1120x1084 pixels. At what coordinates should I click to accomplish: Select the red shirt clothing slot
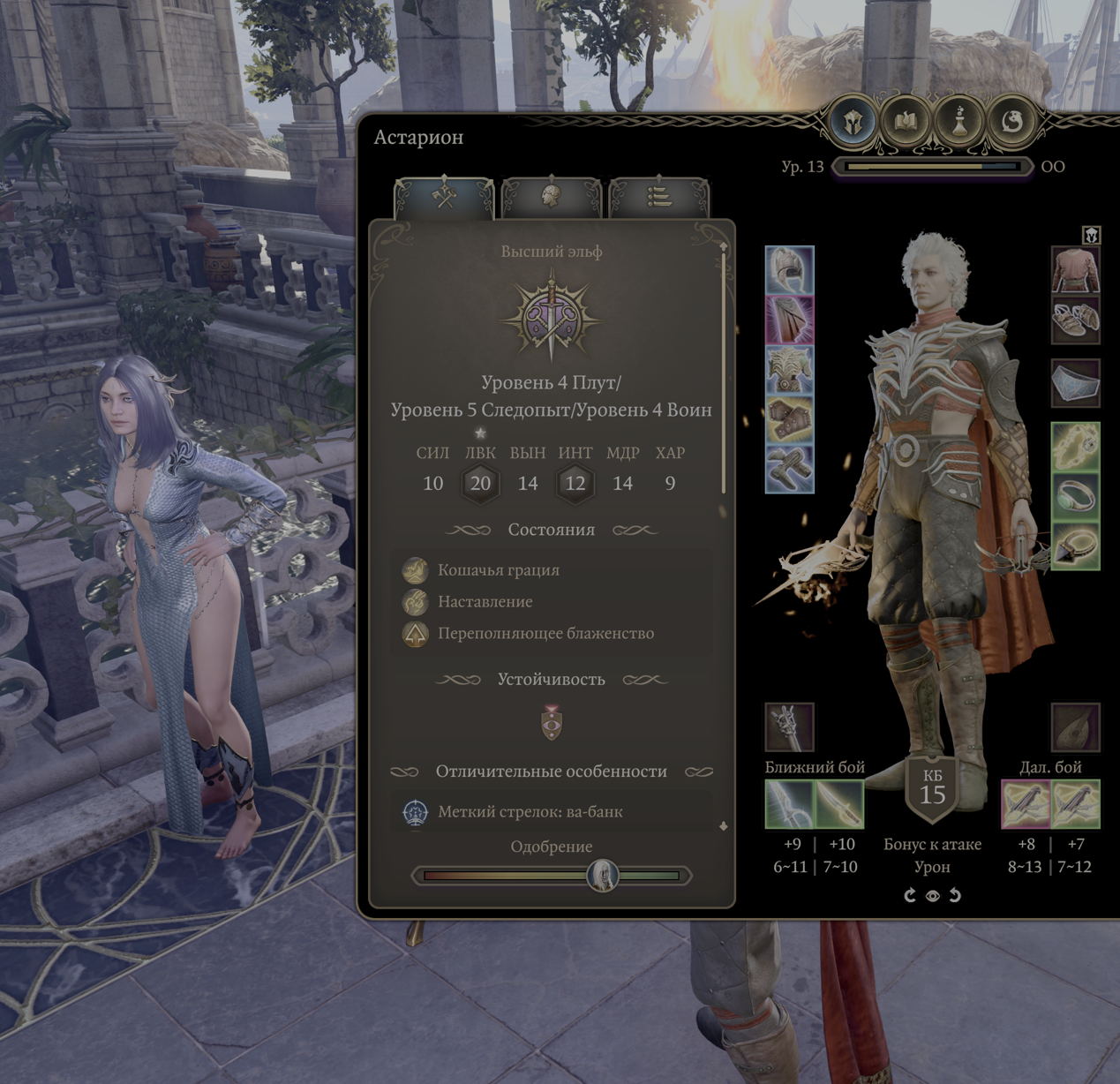click(x=1075, y=270)
